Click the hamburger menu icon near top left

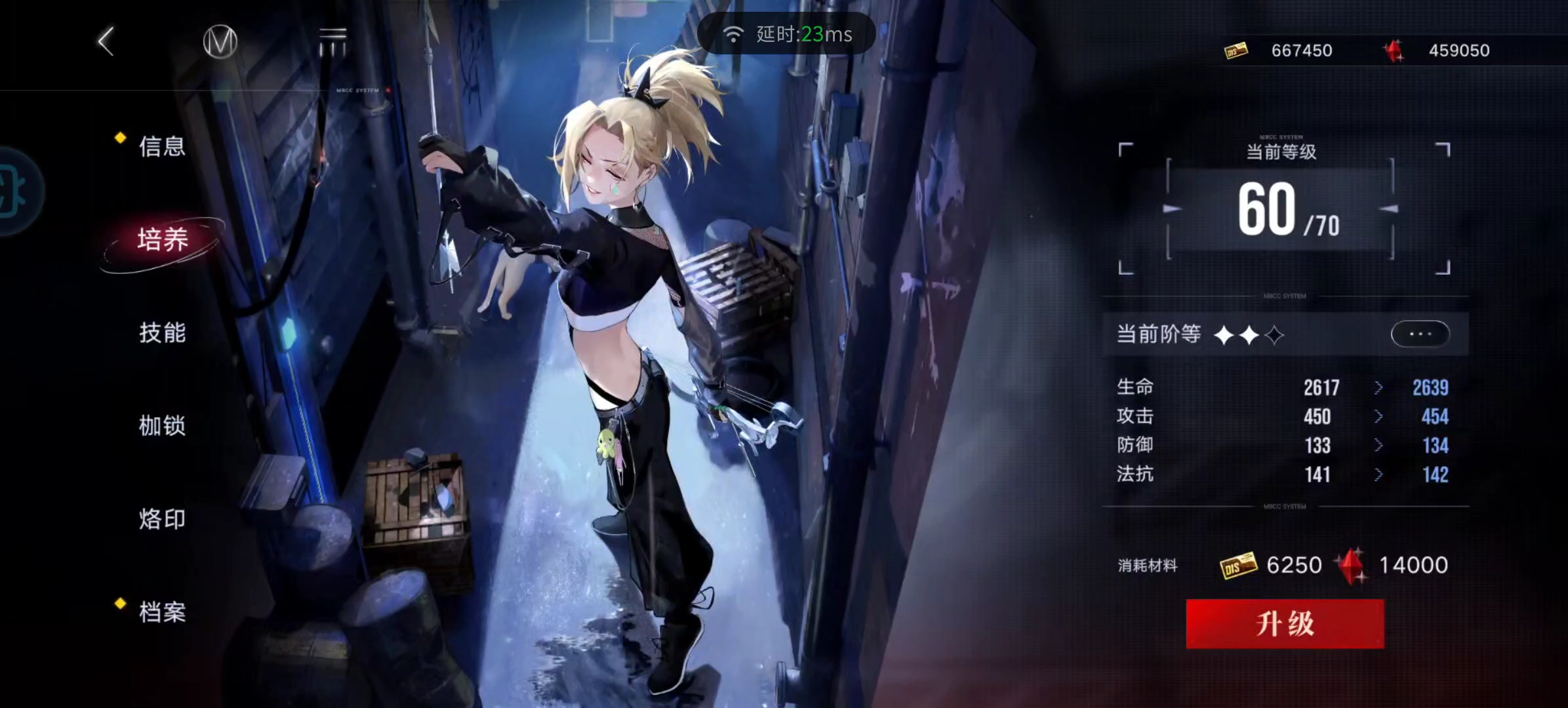333,39
